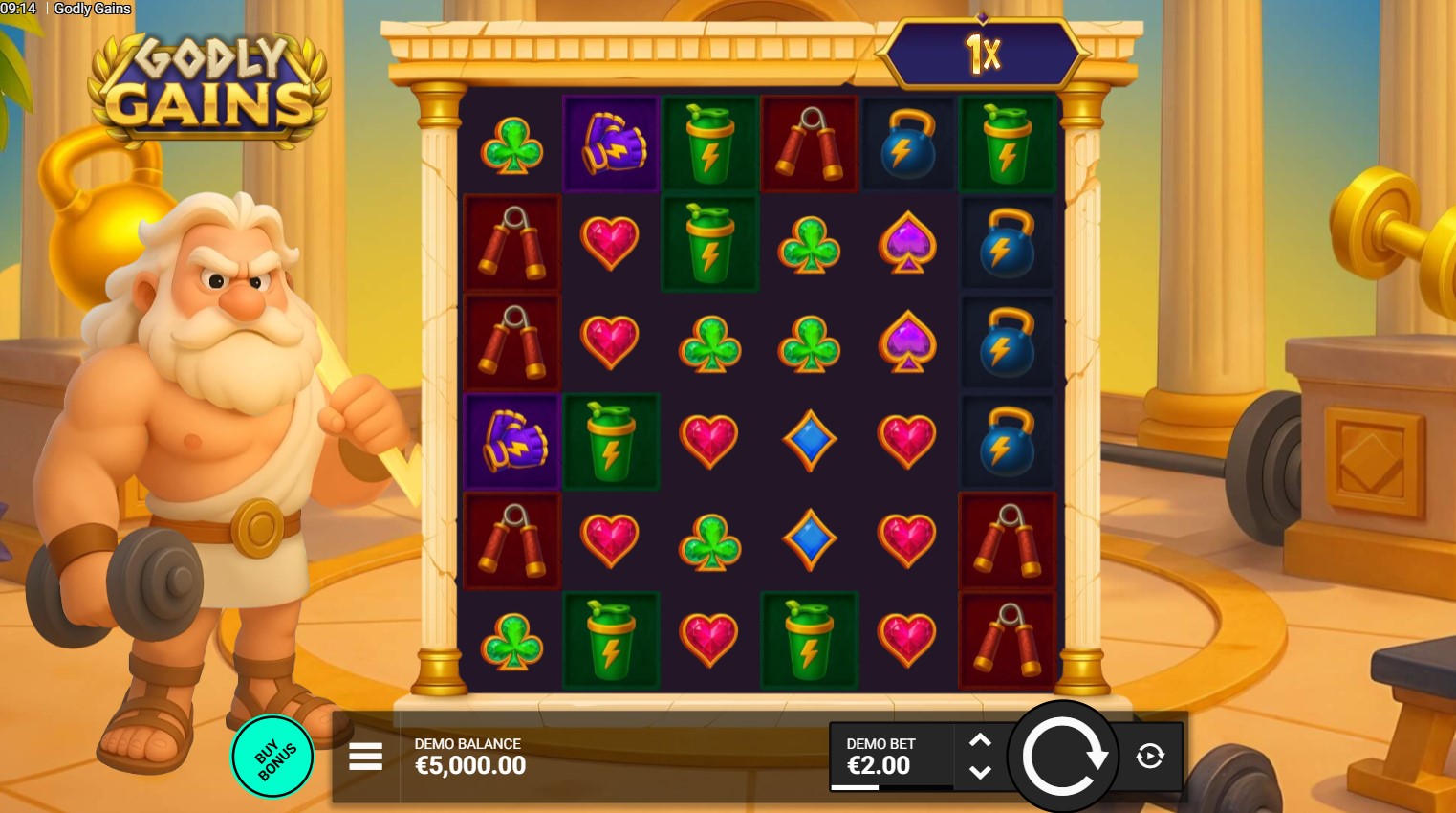This screenshot has width=1456, height=813.
Task: Decrease the demo bet amount
Action: point(980,772)
